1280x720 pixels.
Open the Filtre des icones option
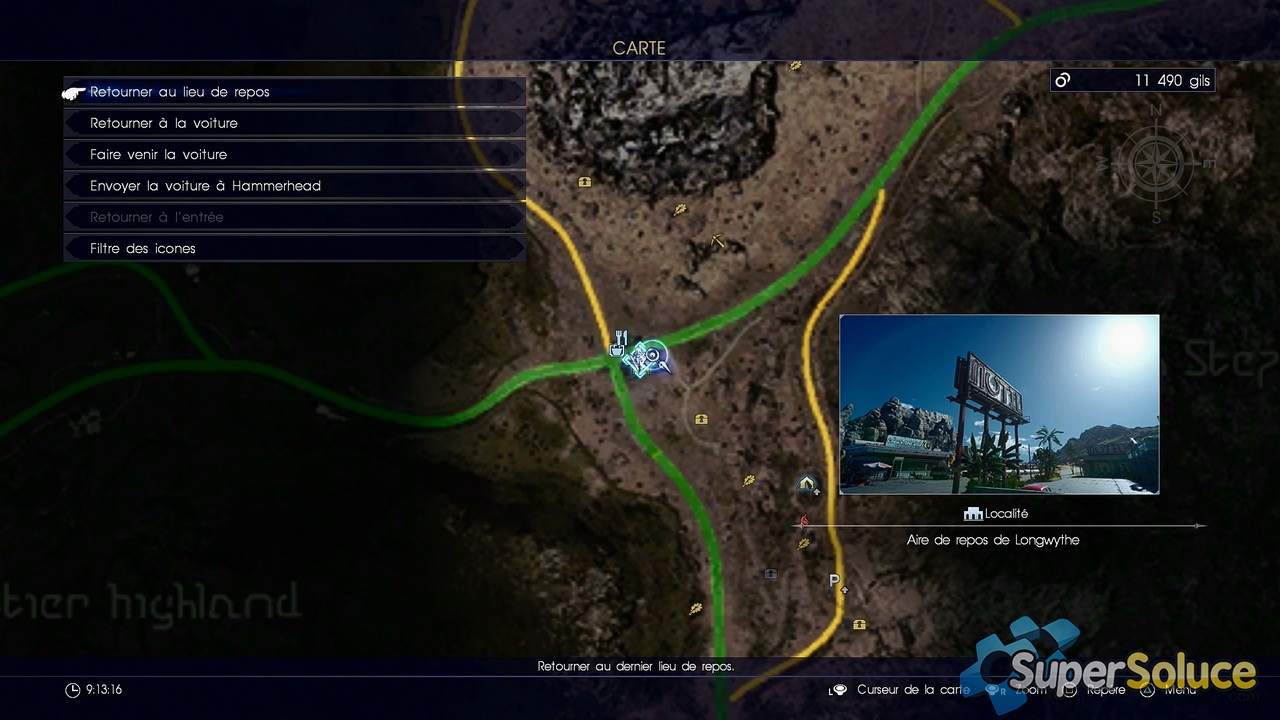point(293,248)
